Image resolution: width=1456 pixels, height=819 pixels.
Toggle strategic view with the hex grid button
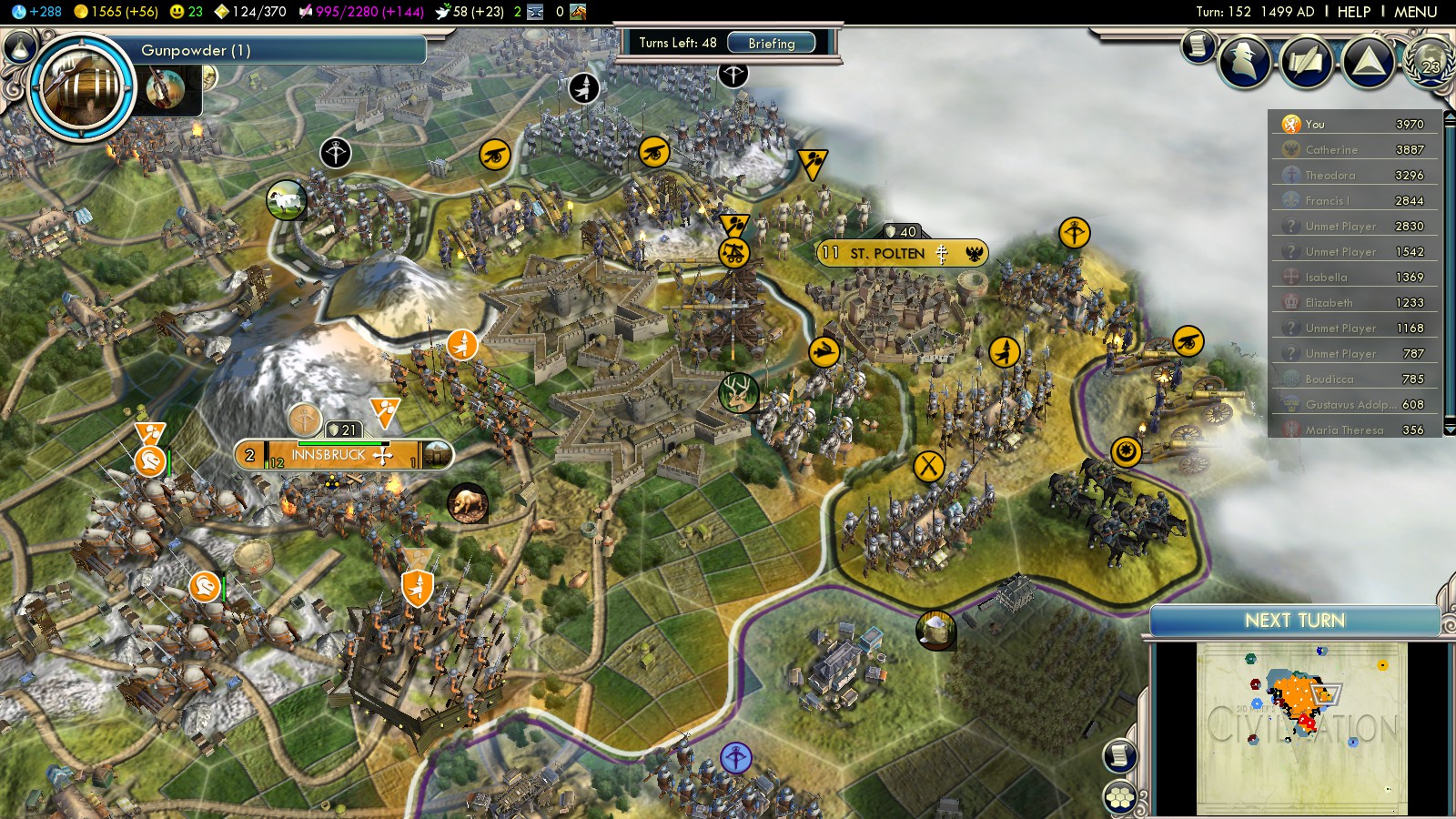pos(1120,798)
